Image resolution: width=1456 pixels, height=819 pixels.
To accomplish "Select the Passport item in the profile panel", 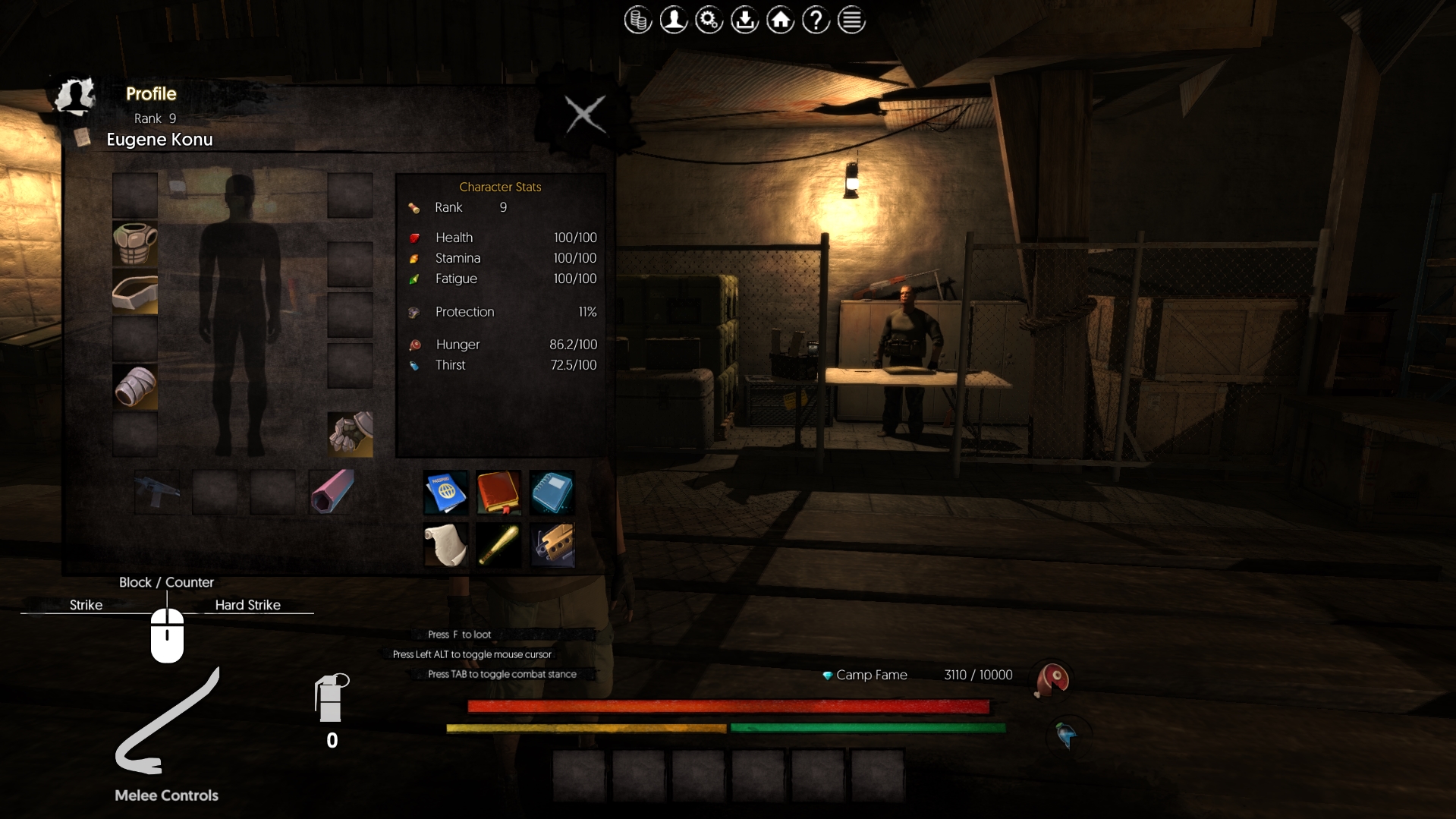I will pos(445,493).
